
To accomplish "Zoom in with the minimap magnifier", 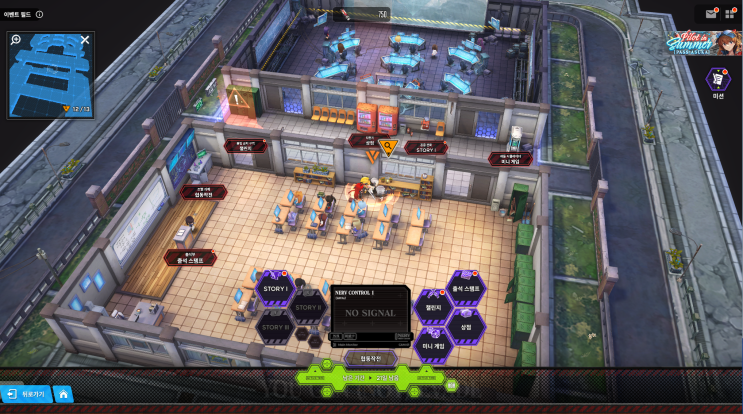I will tap(16, 40).
